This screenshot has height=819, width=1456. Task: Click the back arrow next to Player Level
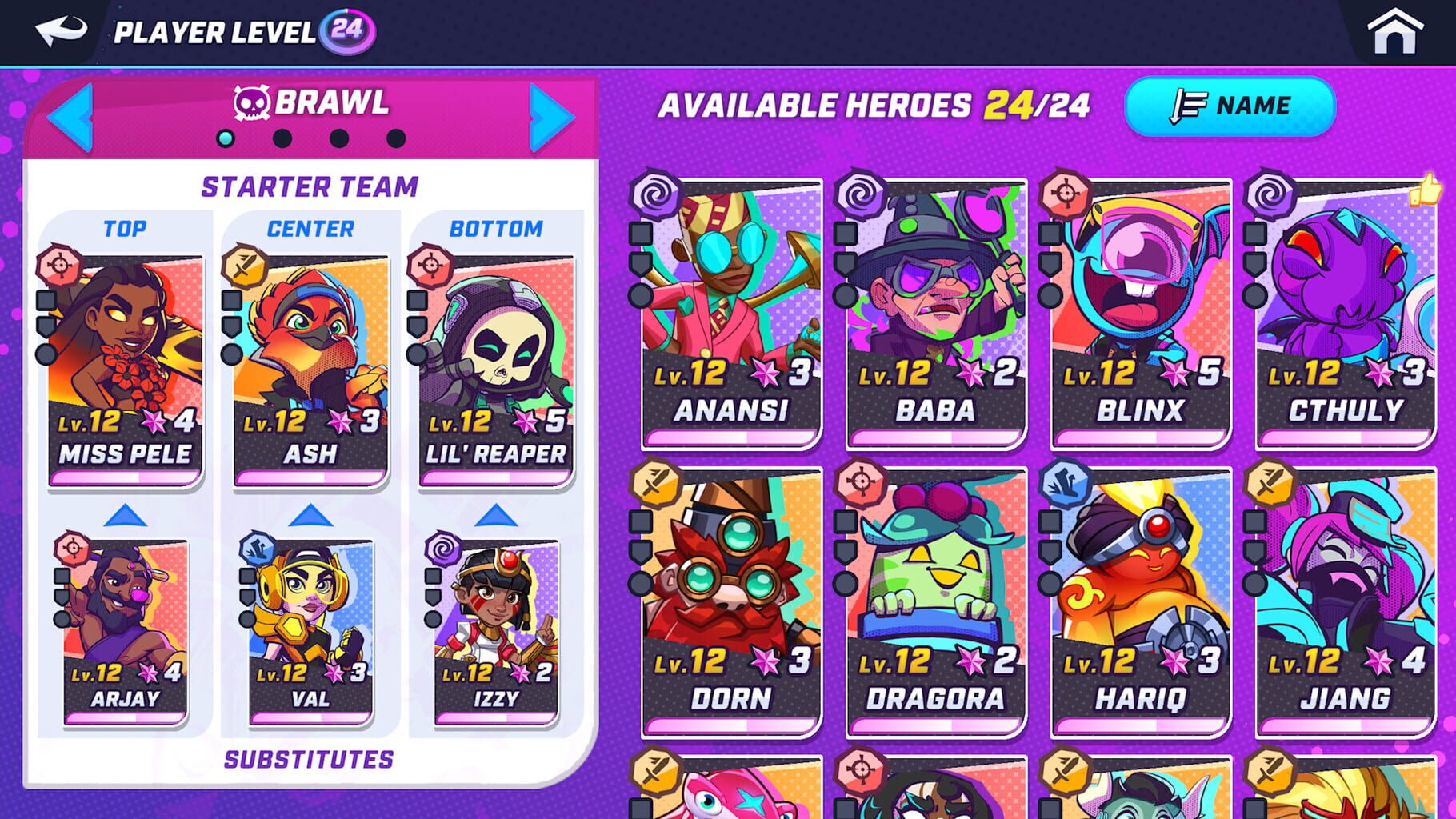click(x=60, y=30)
